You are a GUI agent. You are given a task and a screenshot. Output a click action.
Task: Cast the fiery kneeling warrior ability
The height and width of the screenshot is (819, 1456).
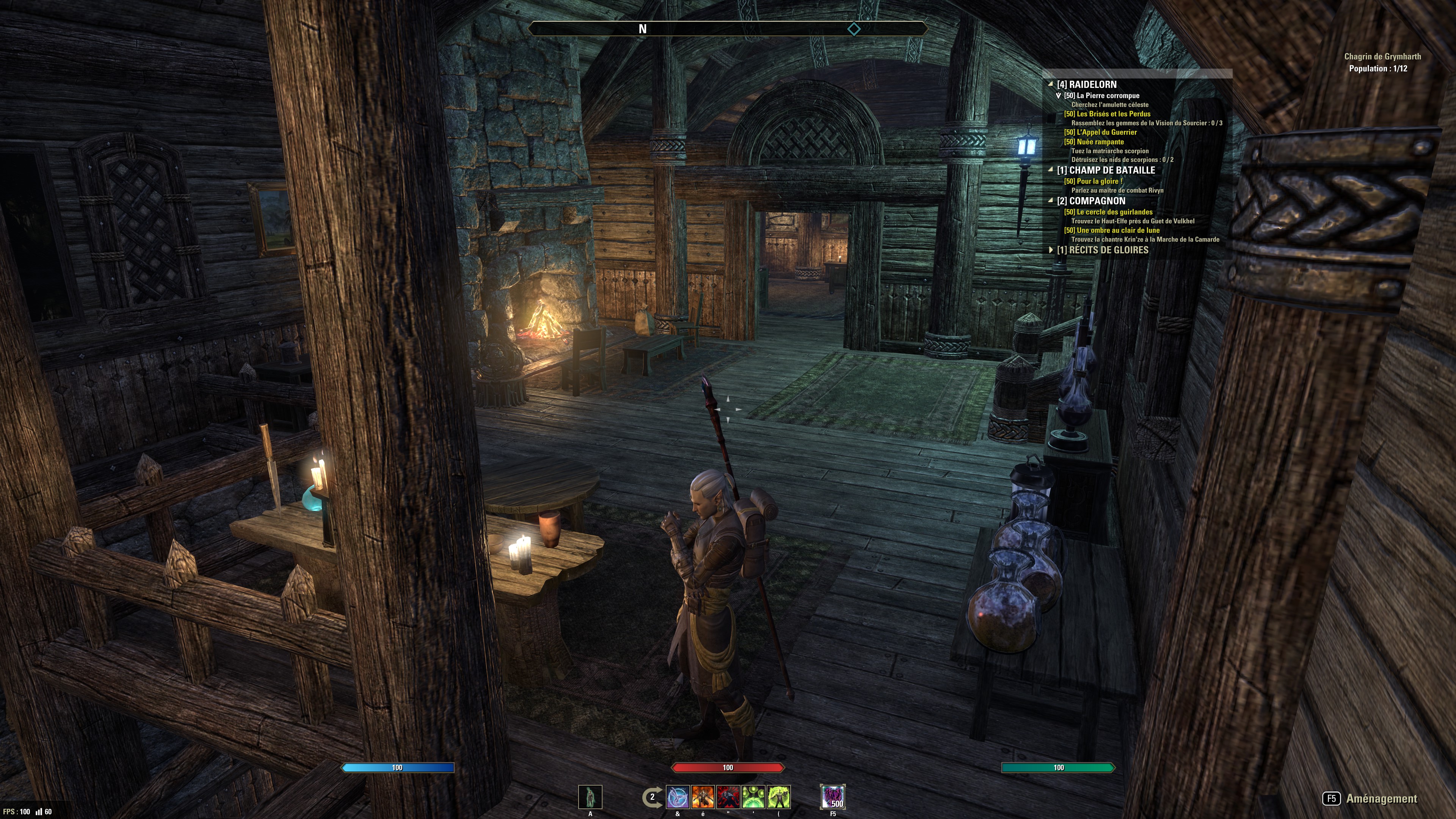tap(703, 797)
